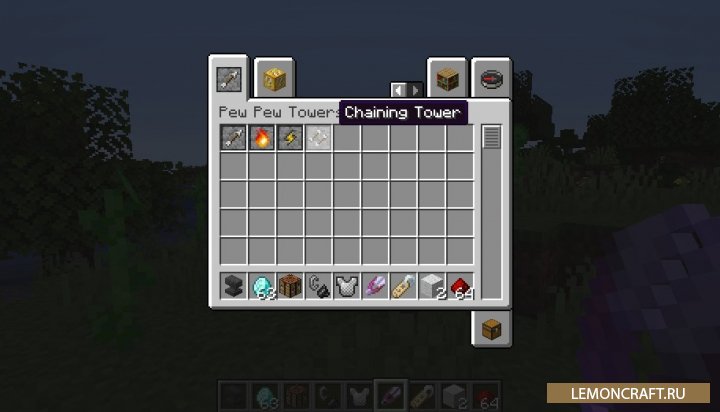This screenshot has width=720, height=412.
Task: Select the crafting table hotbar slot
Action: pyautogui.click(x=290, y=286)
